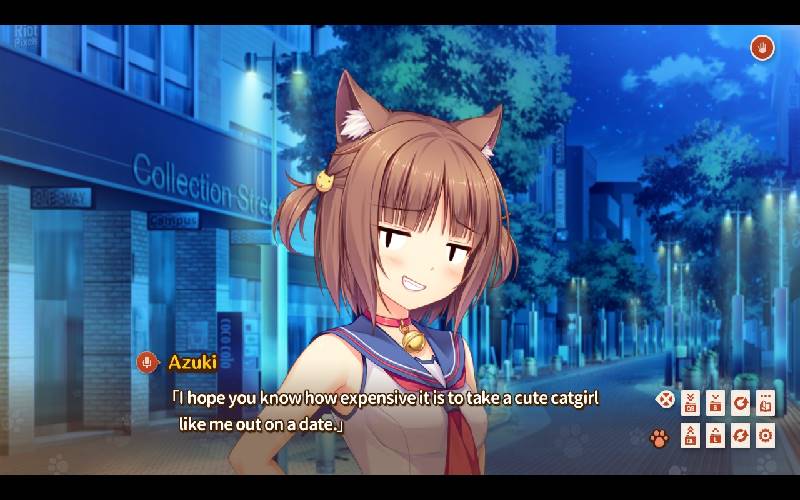This screenshot has height=500, width=800.
Task: Click the single circular arrow icon
Action: point(741,402)
